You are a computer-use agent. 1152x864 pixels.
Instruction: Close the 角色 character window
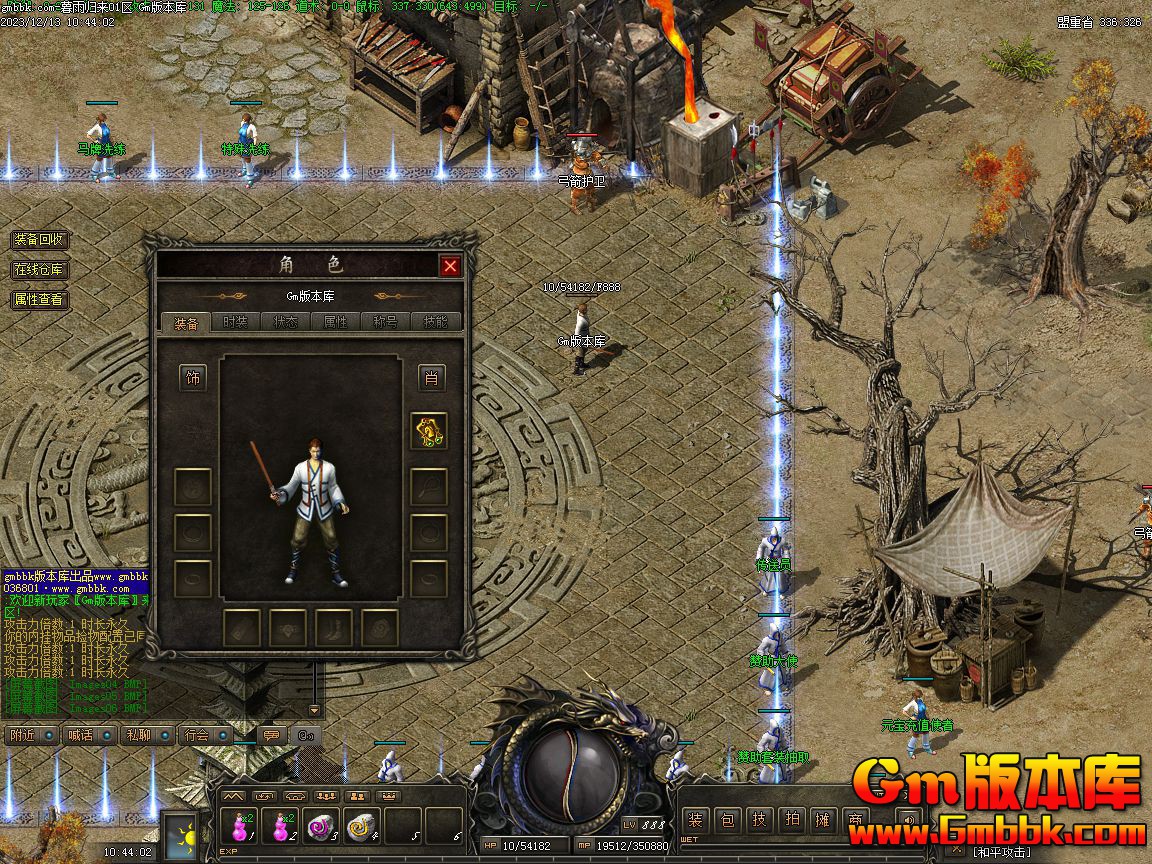[450, 265]
